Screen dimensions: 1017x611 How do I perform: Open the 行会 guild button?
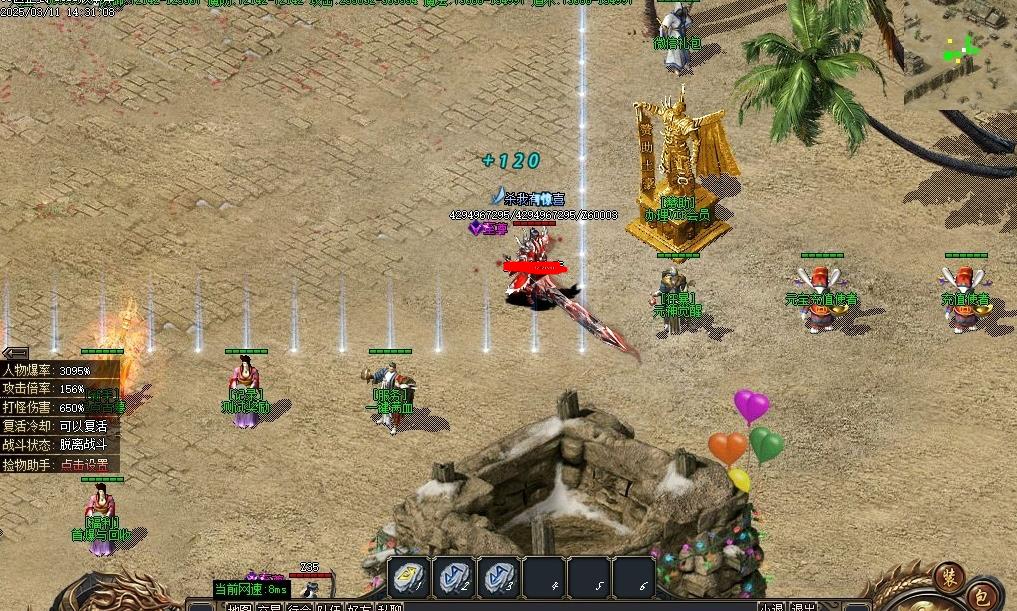pos(299,606)
